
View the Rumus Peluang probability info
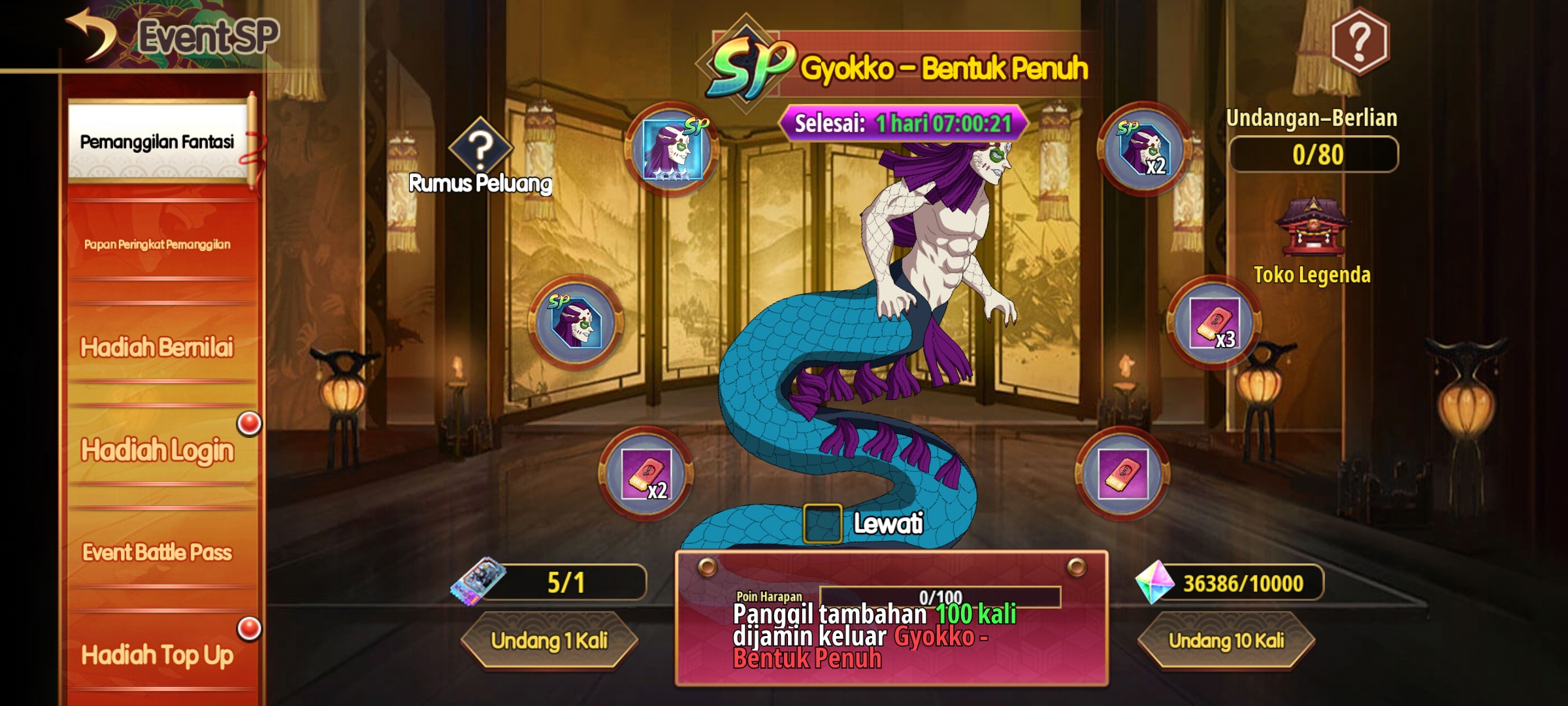(480, 157)
